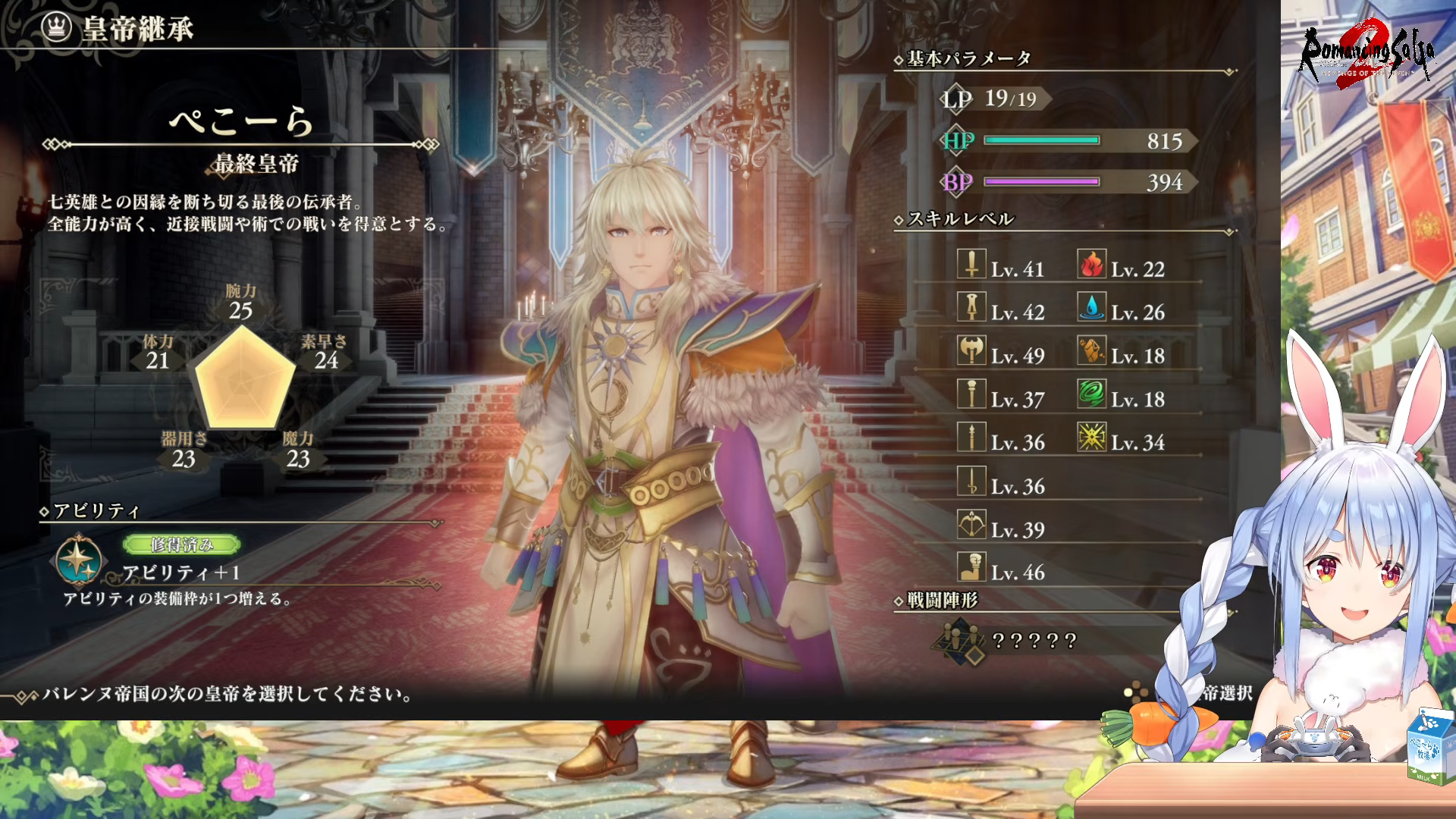Select the green wind swirl magic icon
The width and height of the screenshot is (1456, 819).
click(x=1092, y=394)
